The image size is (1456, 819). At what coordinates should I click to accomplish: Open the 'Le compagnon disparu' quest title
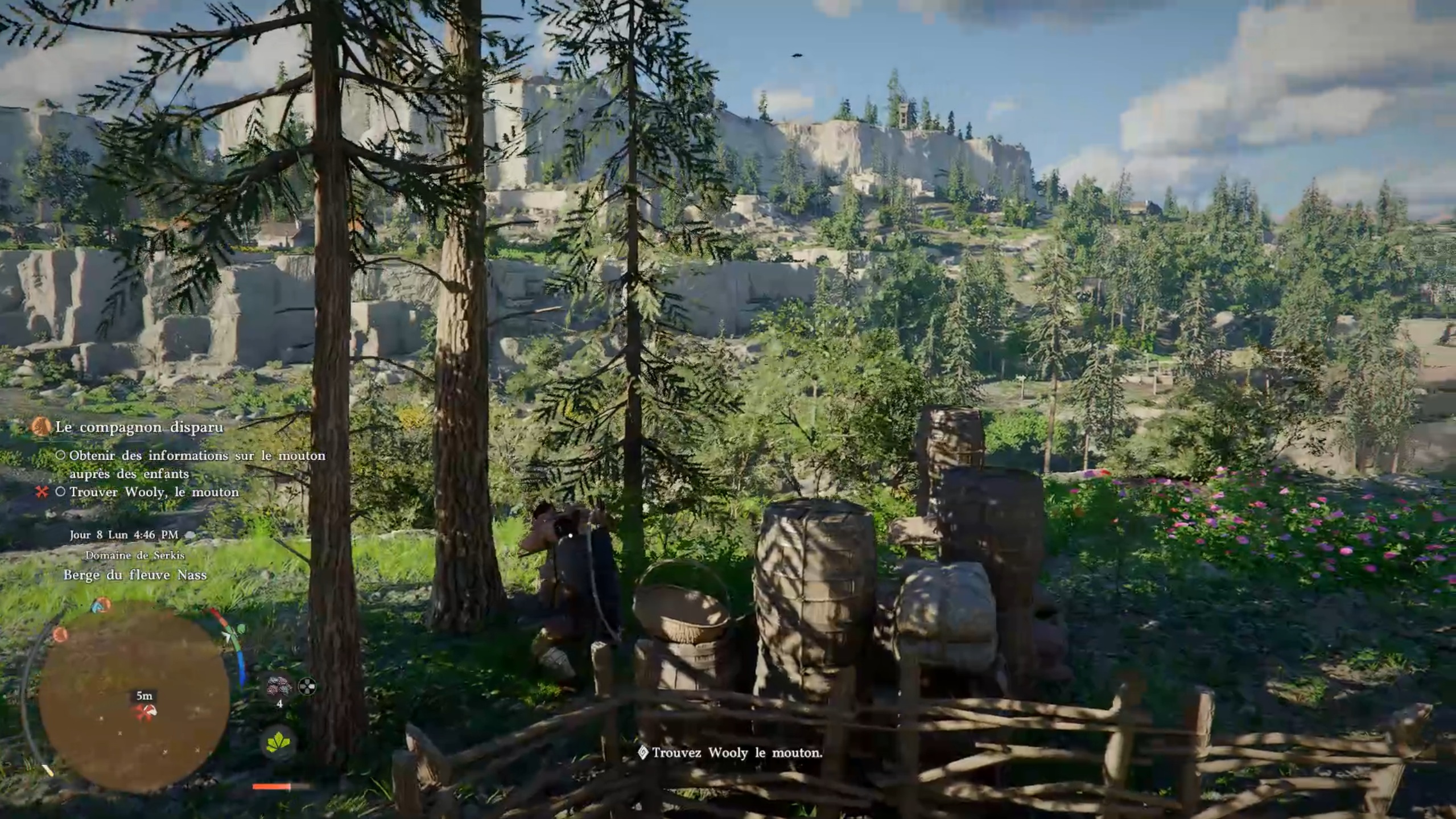[139, 427]
